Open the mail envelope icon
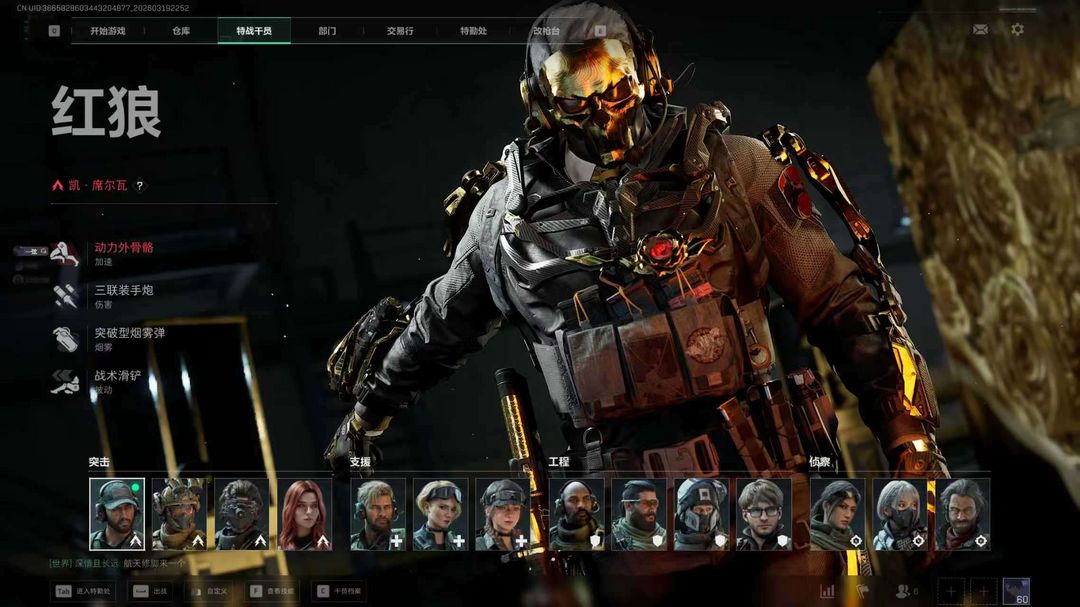This screenshot has height=607, width=1080. tap(980, 30)
